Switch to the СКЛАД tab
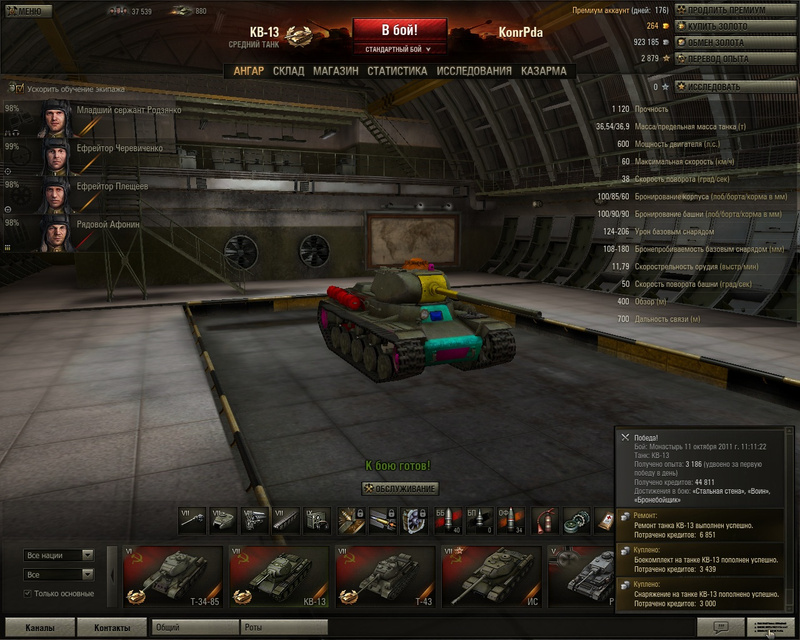This screenshot has width=800, height=640. tap(288, 71)
